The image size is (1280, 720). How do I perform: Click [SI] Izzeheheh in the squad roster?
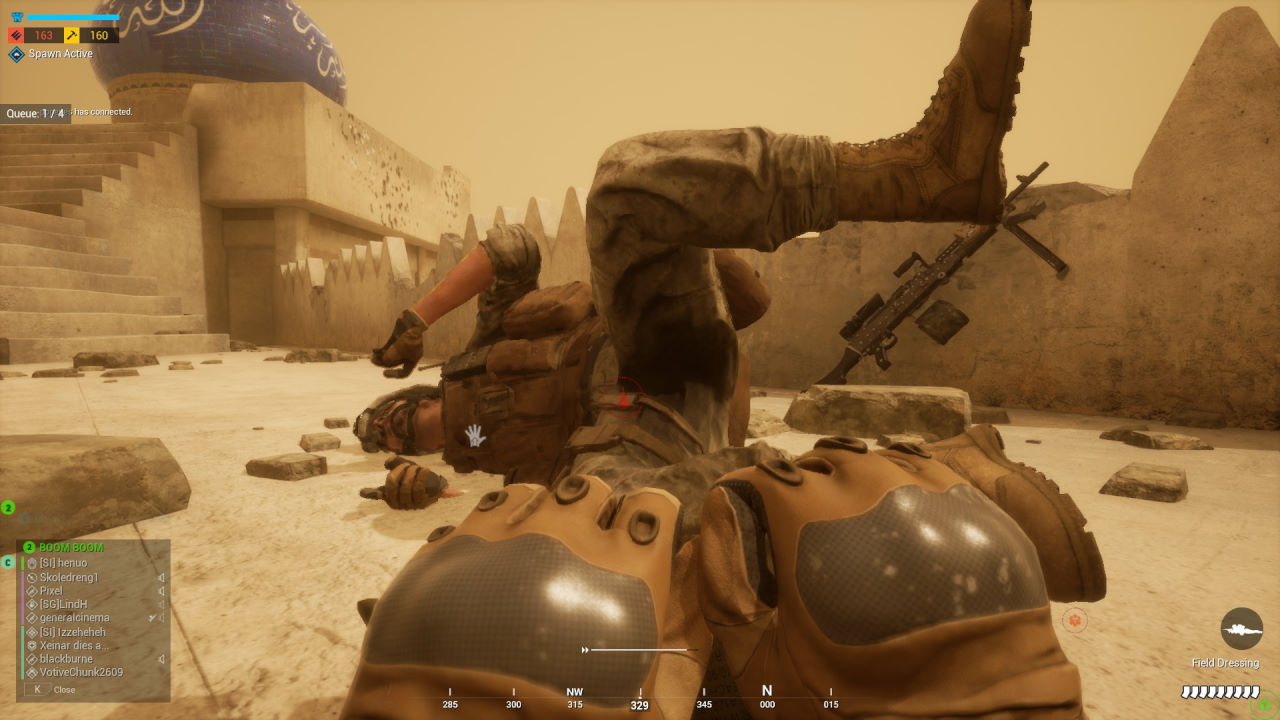72,632
